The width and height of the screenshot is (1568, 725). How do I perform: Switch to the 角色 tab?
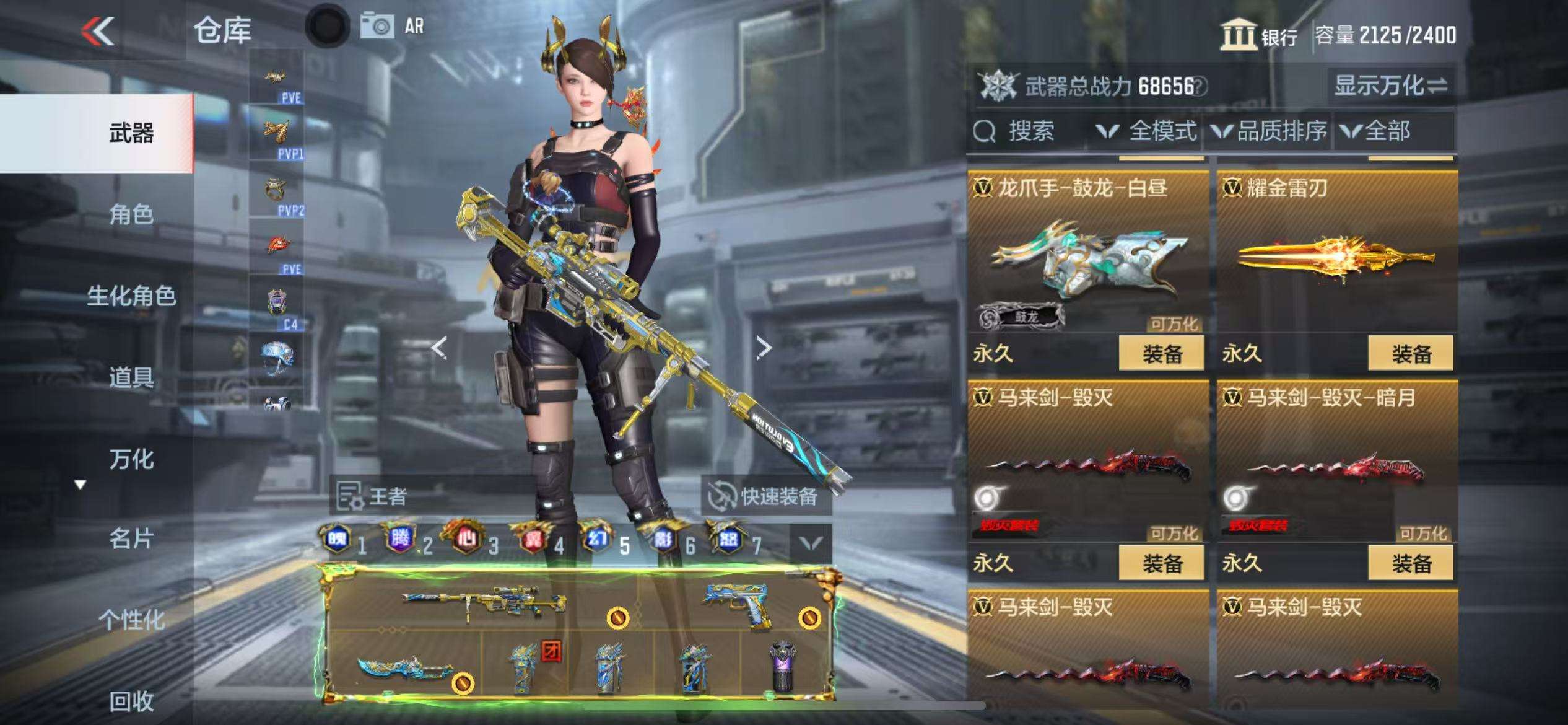click(x=131, y=214)
